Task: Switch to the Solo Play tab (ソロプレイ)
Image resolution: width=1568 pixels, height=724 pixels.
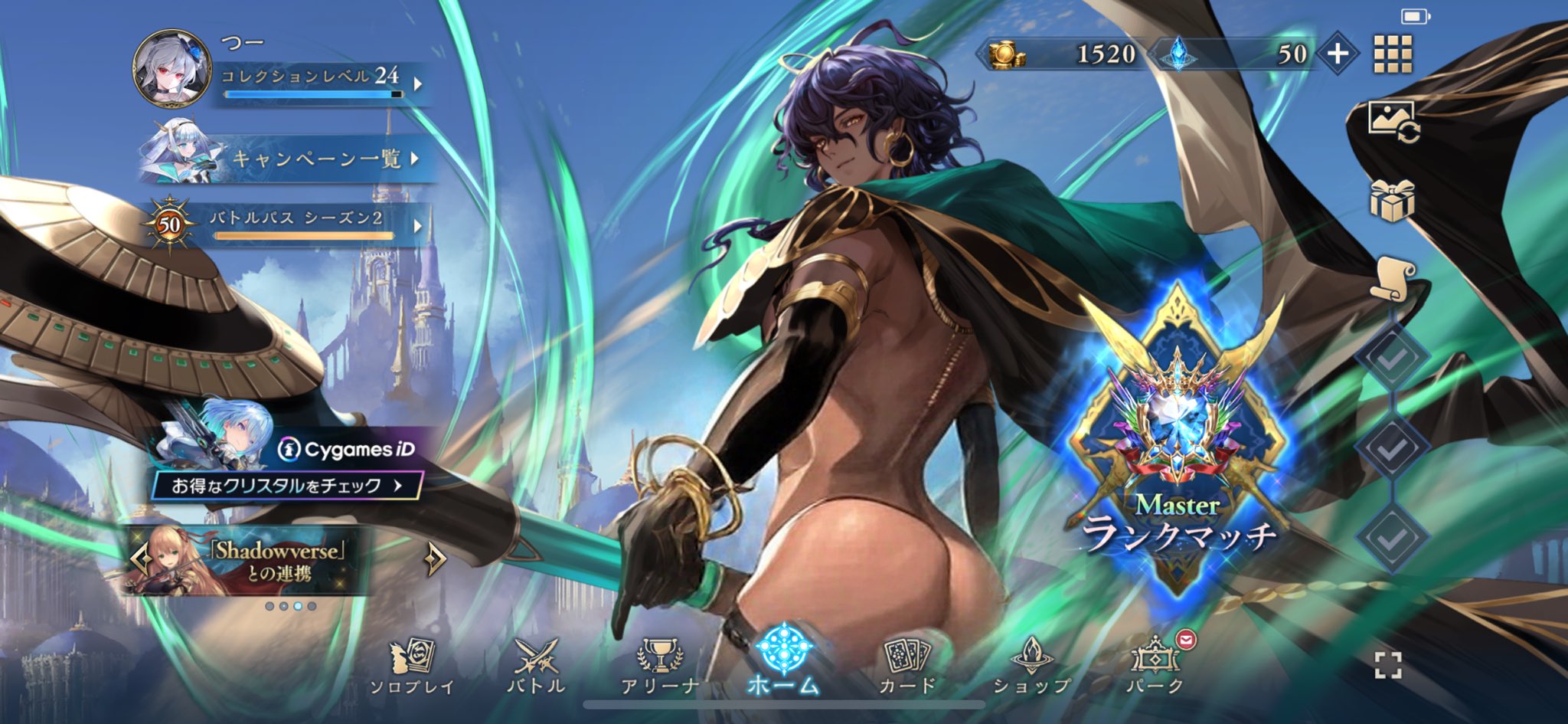Action: (x=412, y=667)
